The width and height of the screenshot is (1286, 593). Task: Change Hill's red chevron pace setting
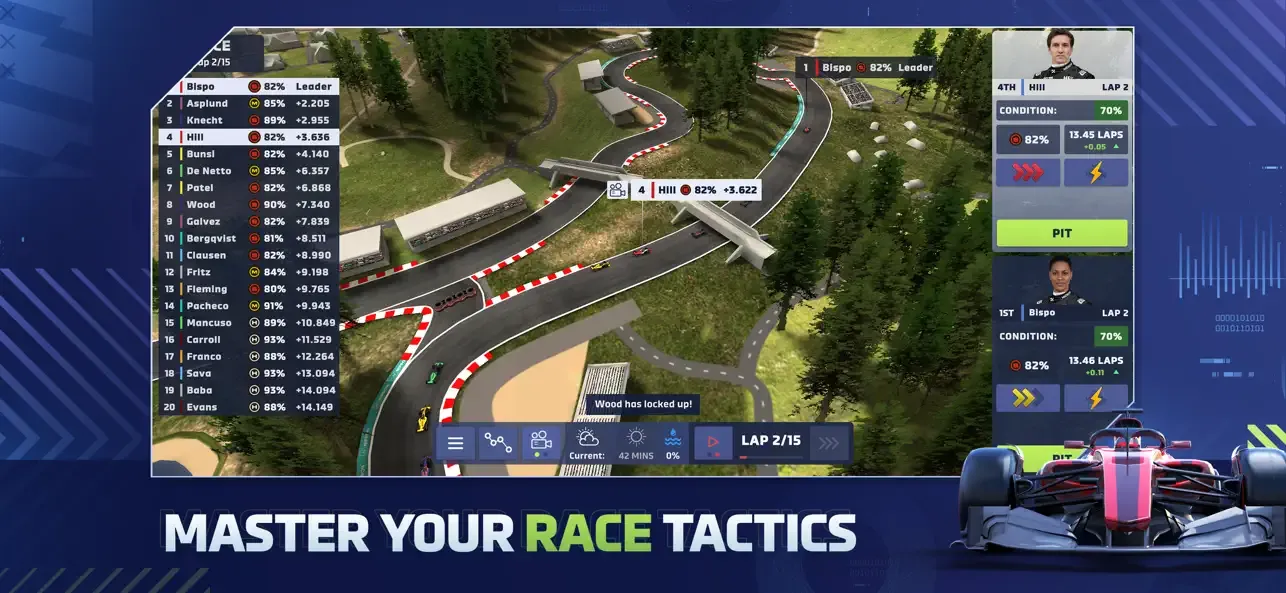(1028, 172)
